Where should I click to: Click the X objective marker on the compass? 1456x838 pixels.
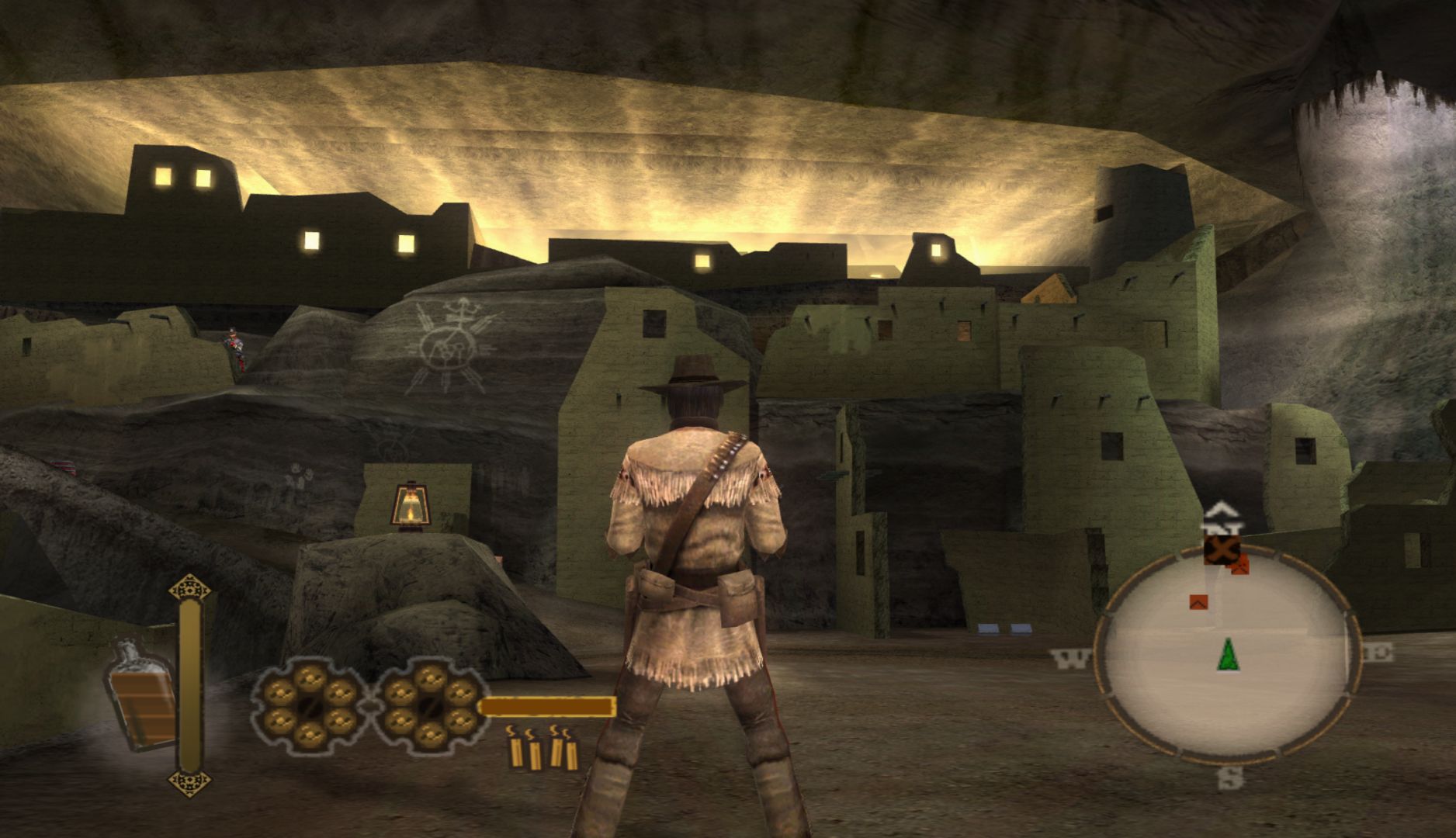click(1221, 550)
